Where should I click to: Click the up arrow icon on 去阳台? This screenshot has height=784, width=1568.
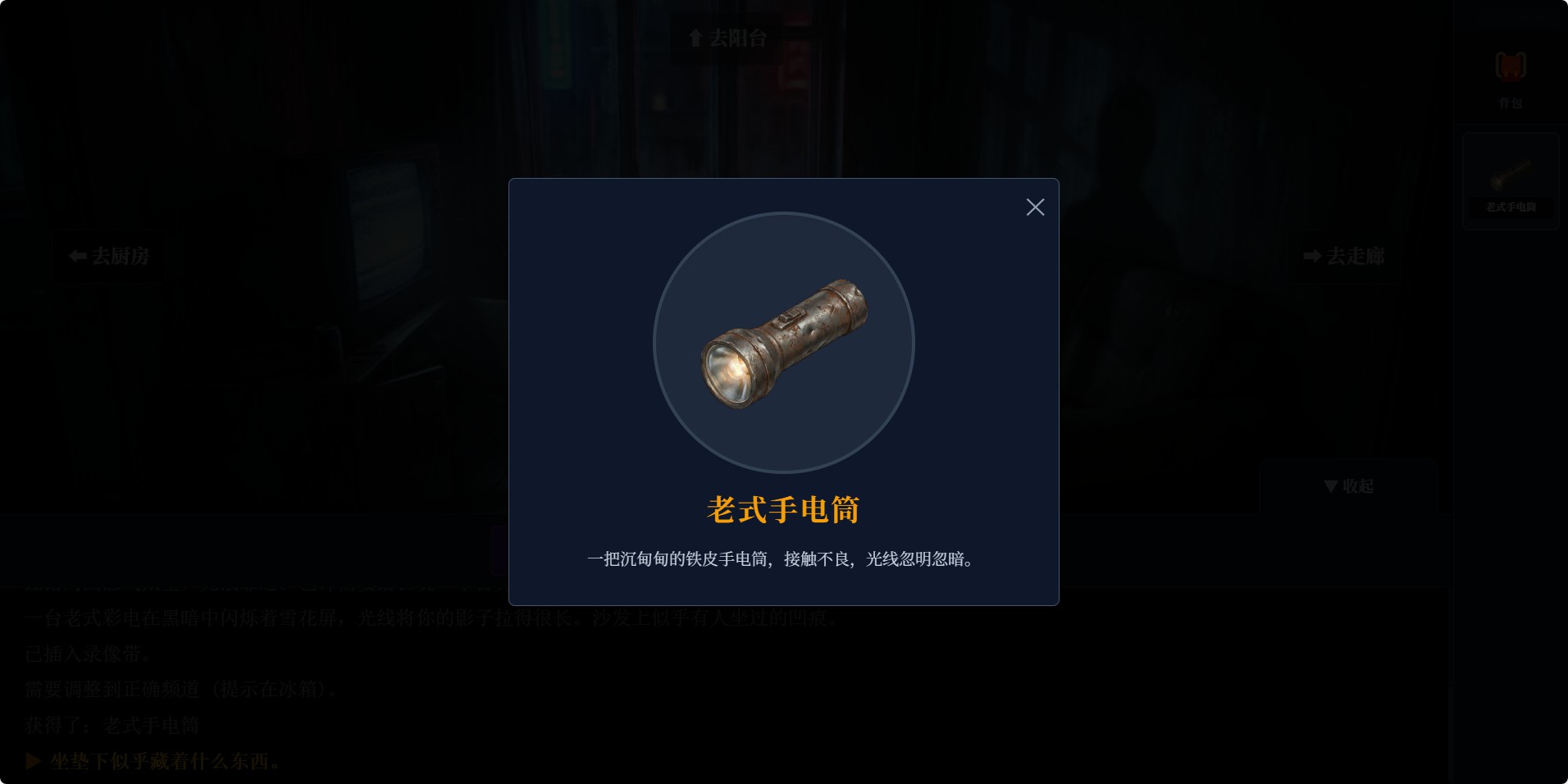(x=694, y=37)
